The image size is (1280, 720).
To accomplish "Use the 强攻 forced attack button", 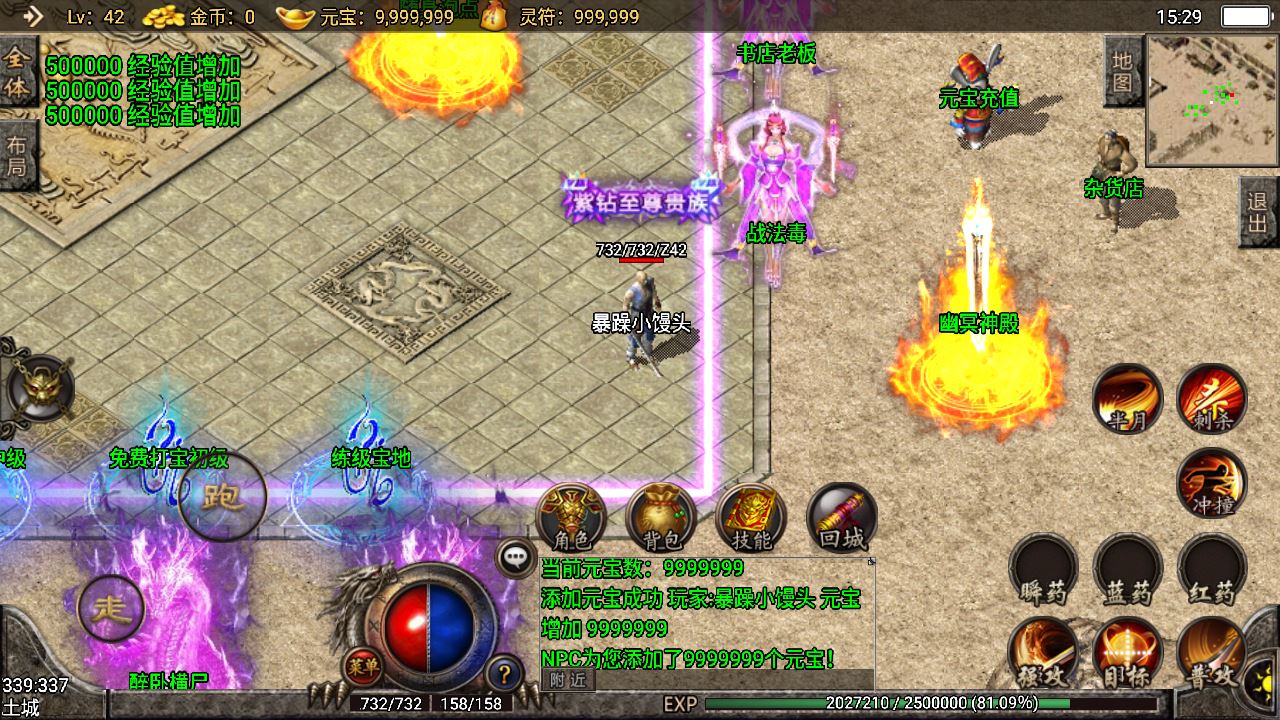I will coord(1043,653).
